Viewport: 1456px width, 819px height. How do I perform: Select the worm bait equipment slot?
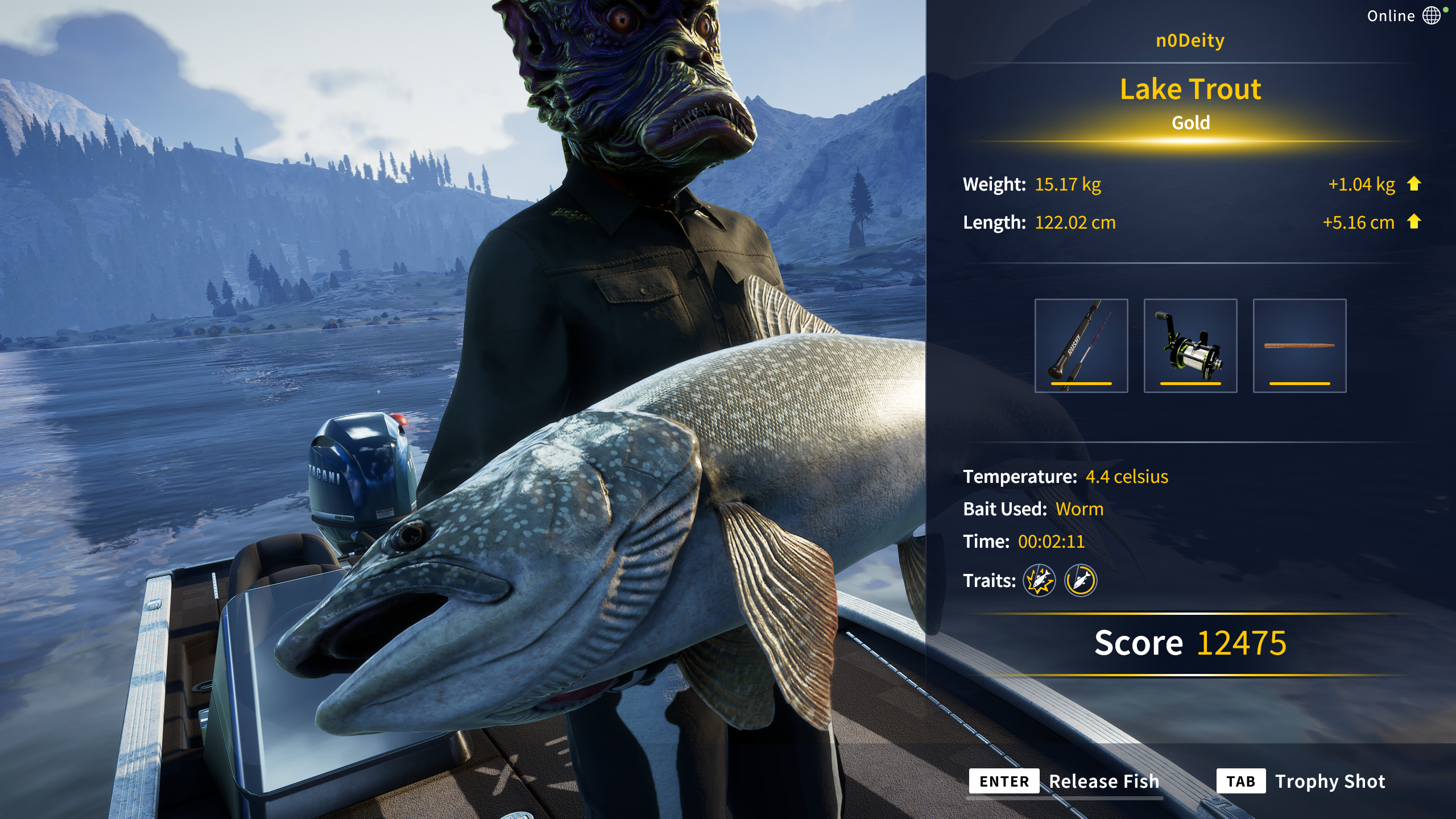[x=1299, y=345]
